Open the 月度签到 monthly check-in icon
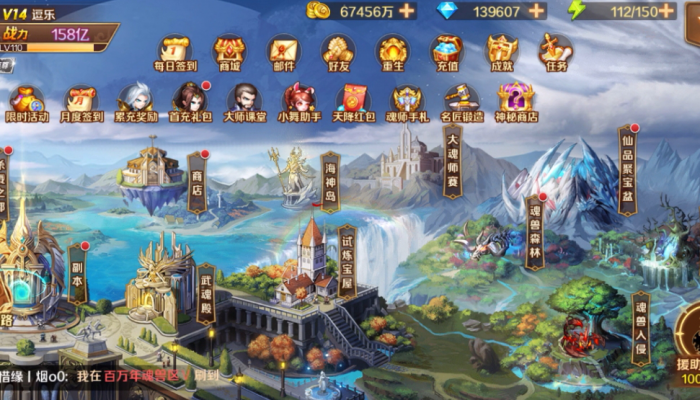The width and height of the screenshot is (700, 400). (x=80, y=102)
